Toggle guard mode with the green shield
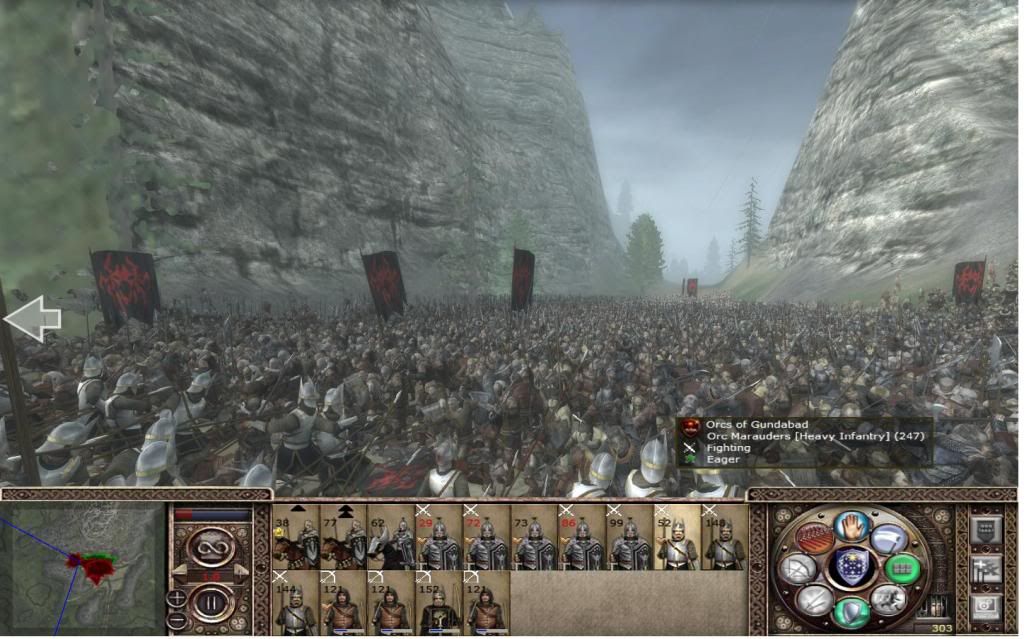 pos(851,610)
